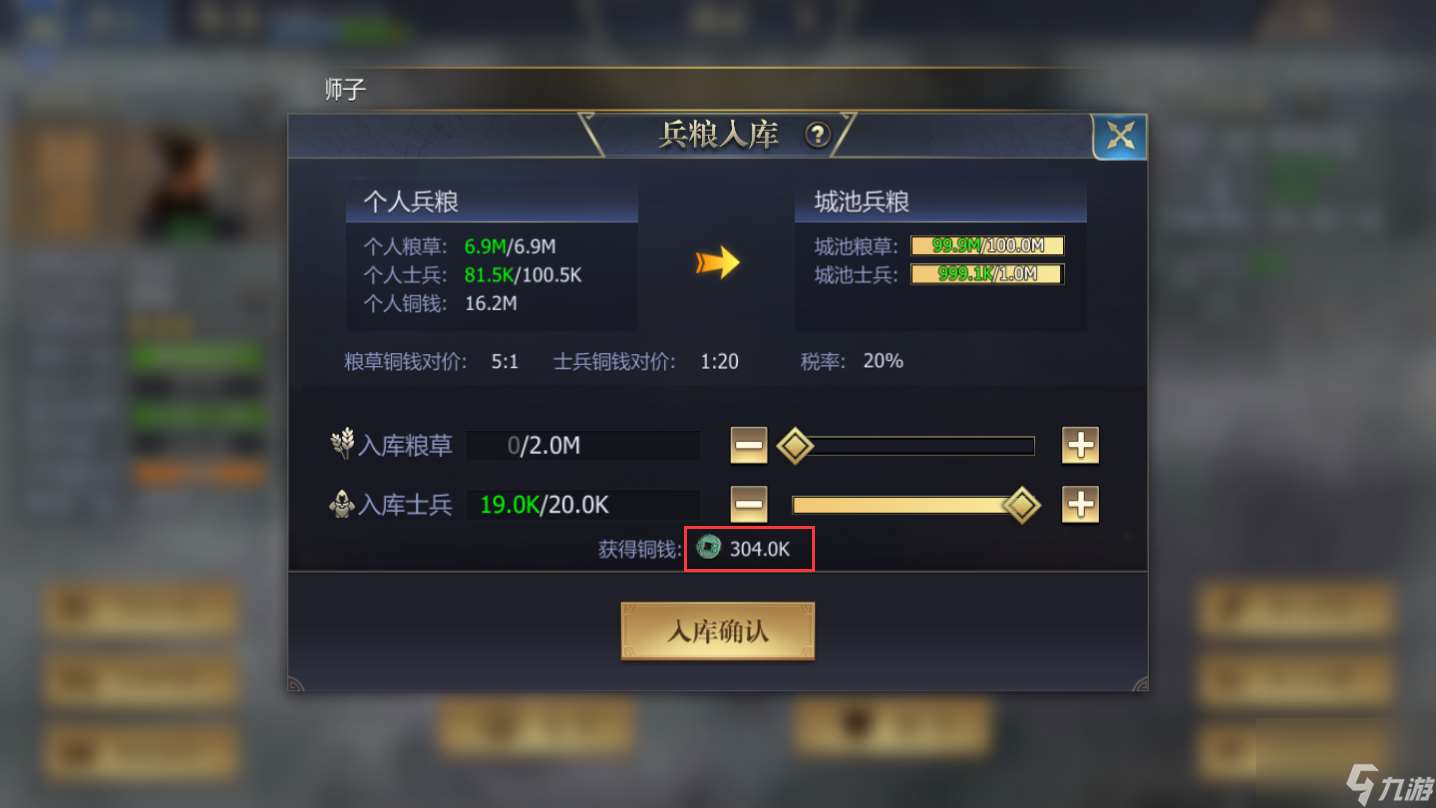Screen dimensions: 1436x808
Task: Click the diamond handle of the grain slider
Action: click(x=795, y=445)
